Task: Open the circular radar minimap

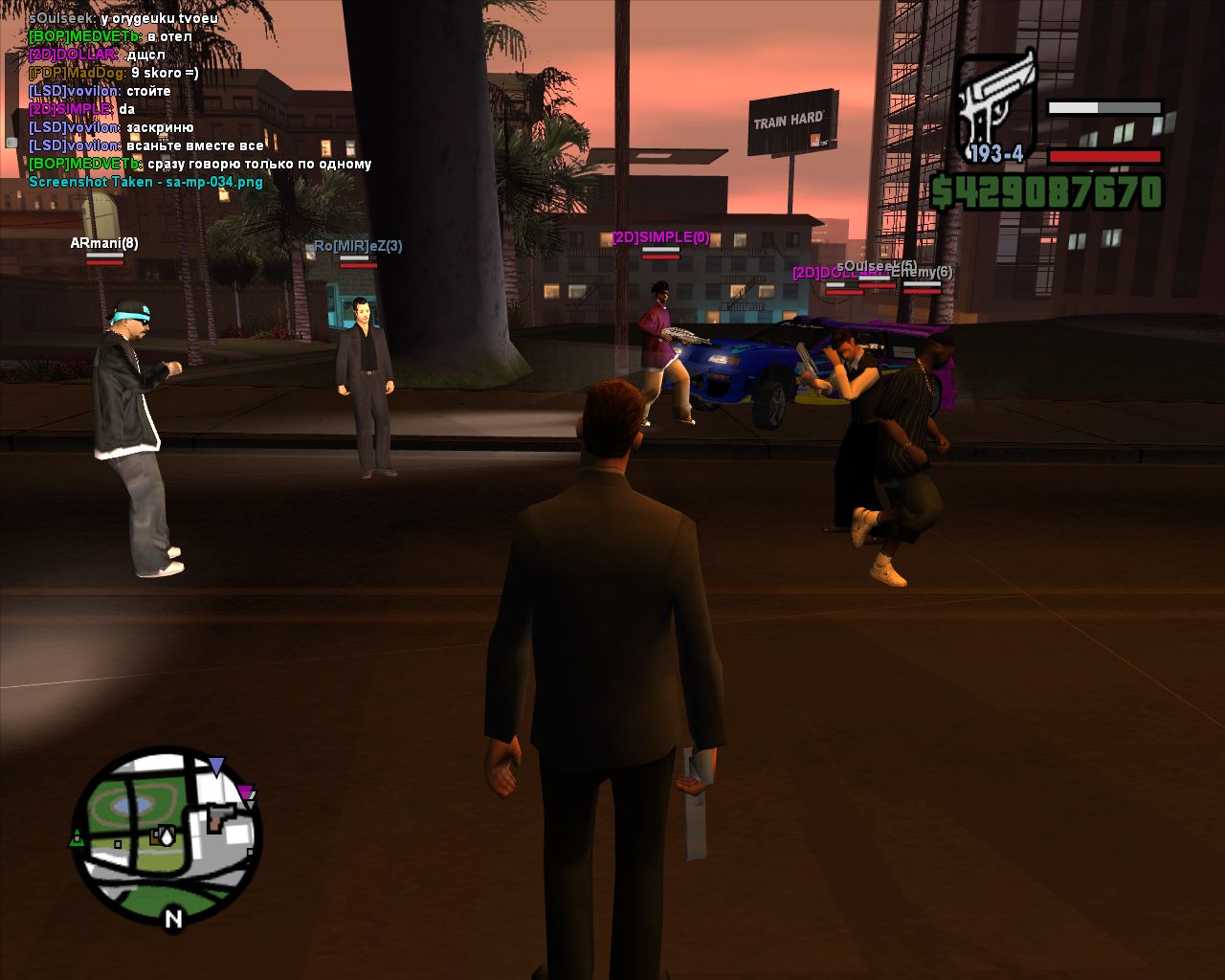Action: [166, 831]
